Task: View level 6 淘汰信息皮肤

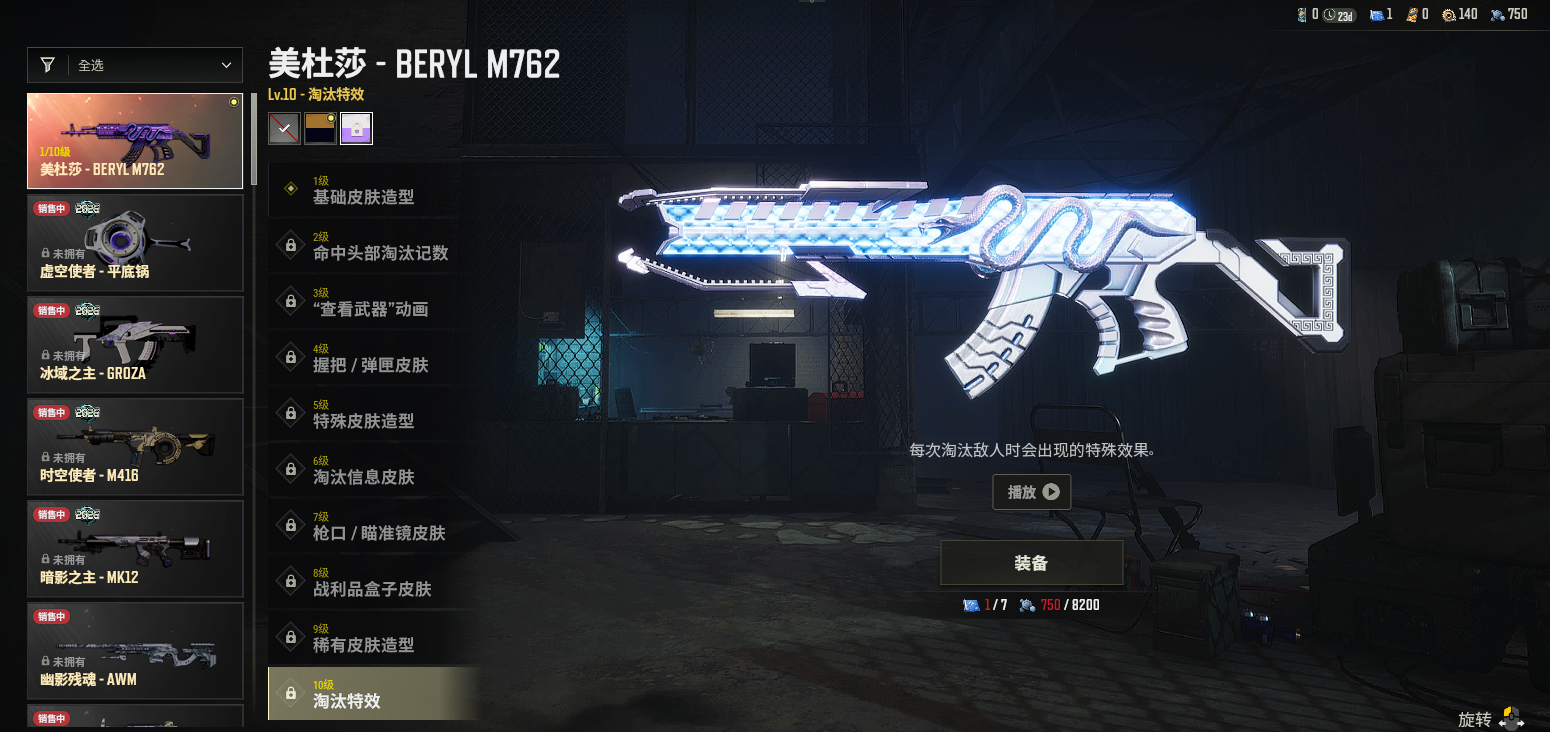Action: click(x=364, y=470)
